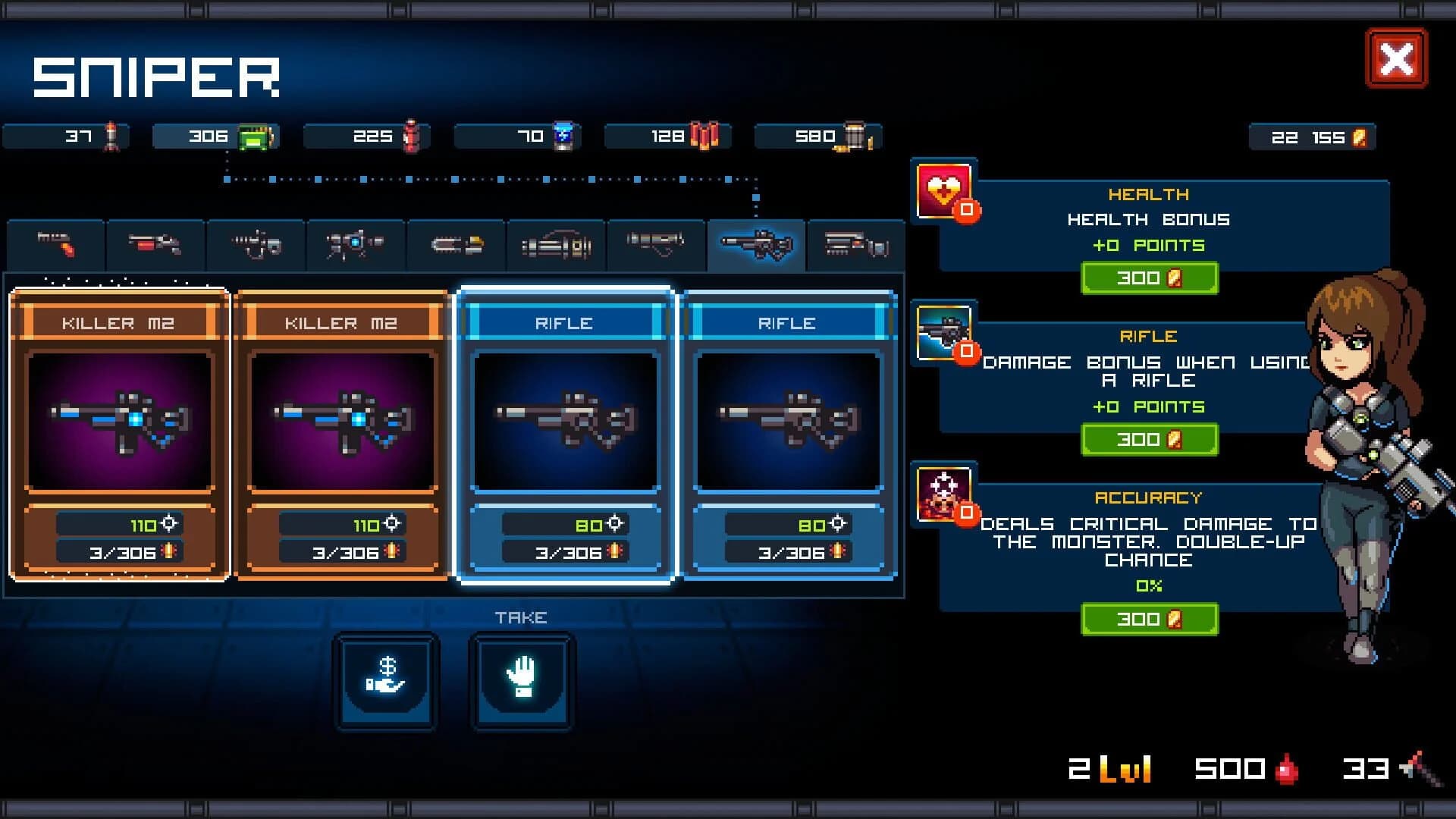The image size is (1456, 819).
Task: Select the second Killer M2 weapon card
Action: [341, 432]
